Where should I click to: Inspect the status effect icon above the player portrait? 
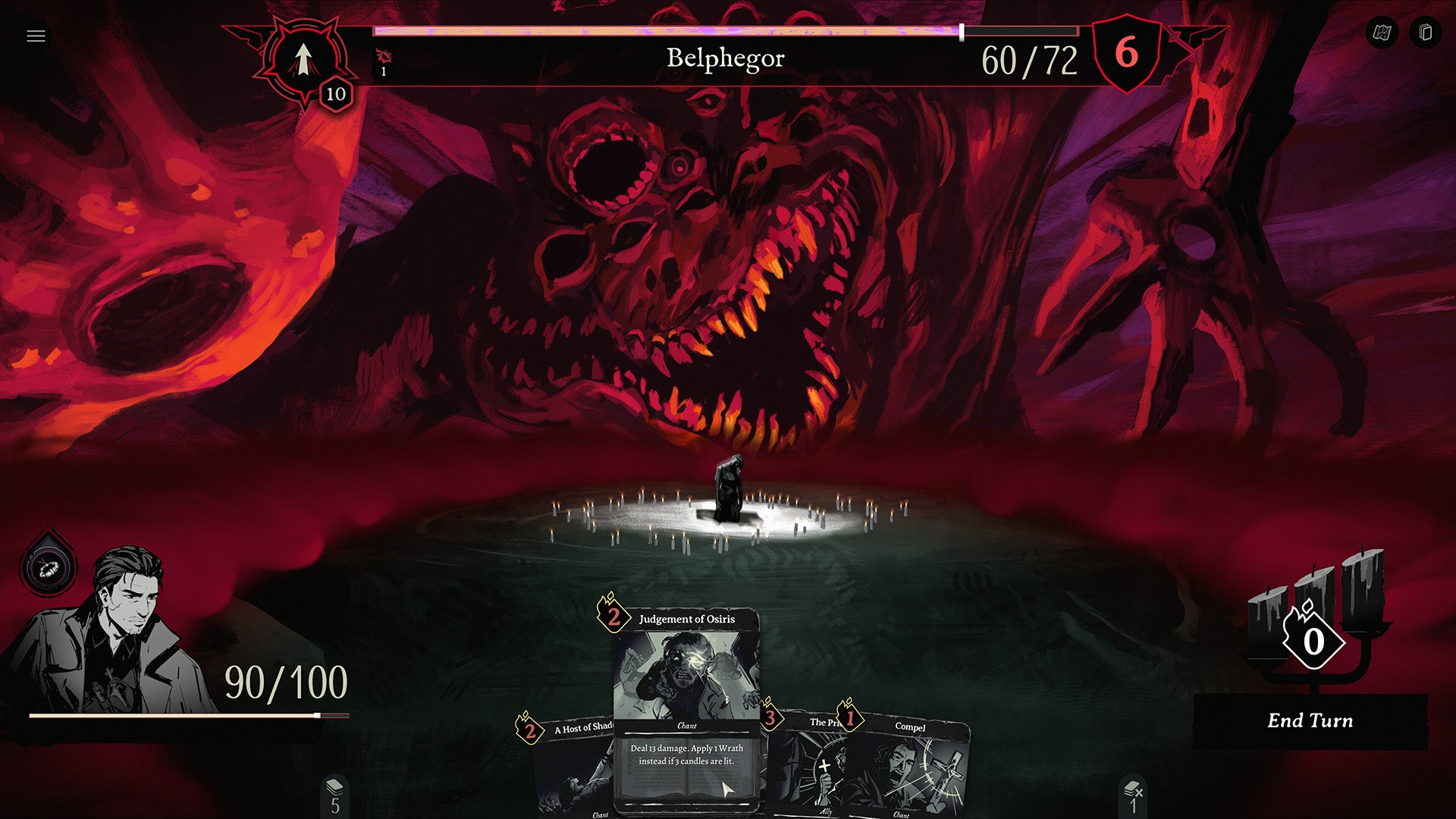pyautogui.click(x=47, y=565)
